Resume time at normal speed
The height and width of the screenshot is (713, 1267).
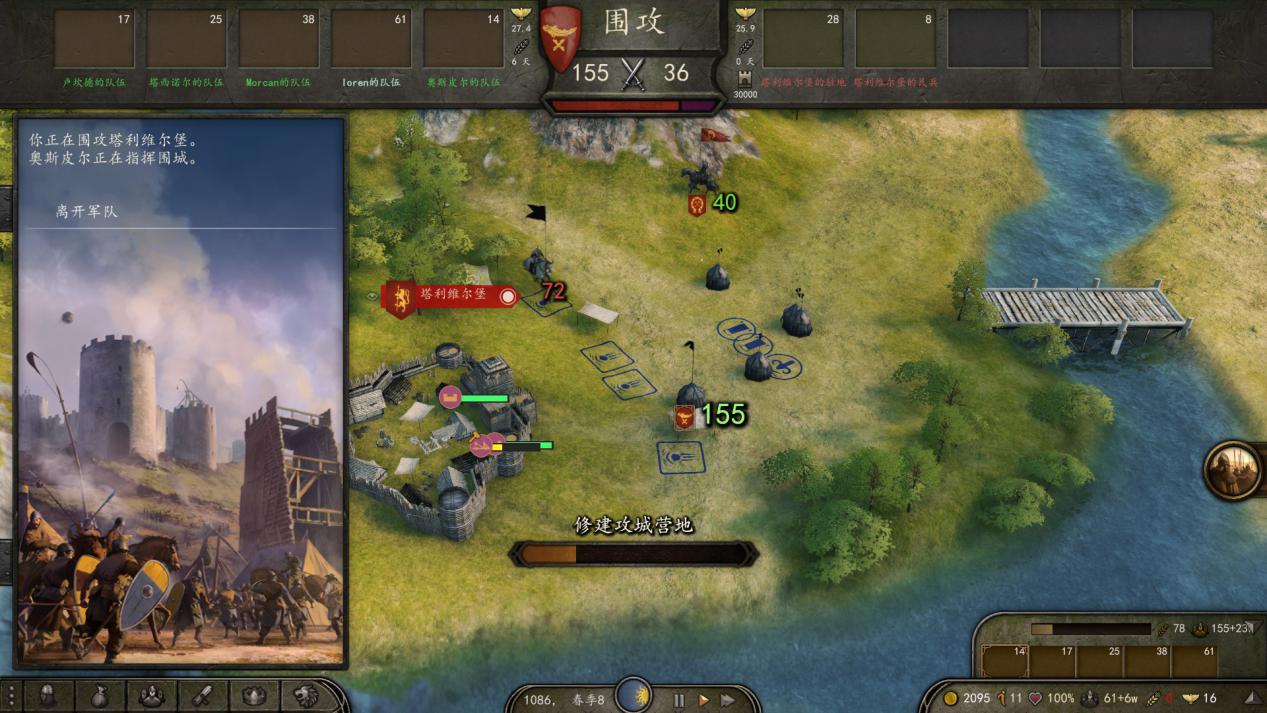pos(703,700)
